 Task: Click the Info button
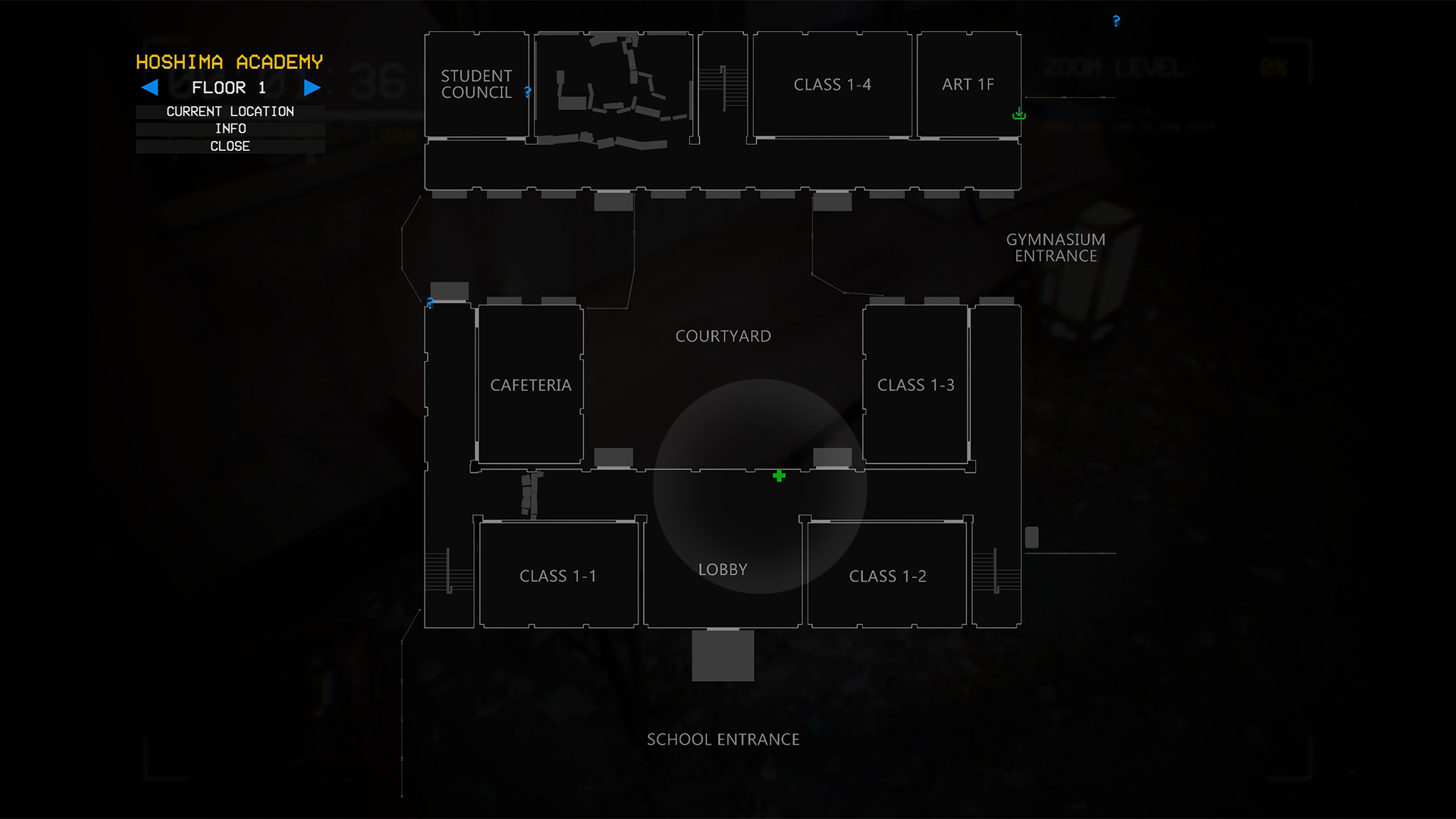click(230, 128)
